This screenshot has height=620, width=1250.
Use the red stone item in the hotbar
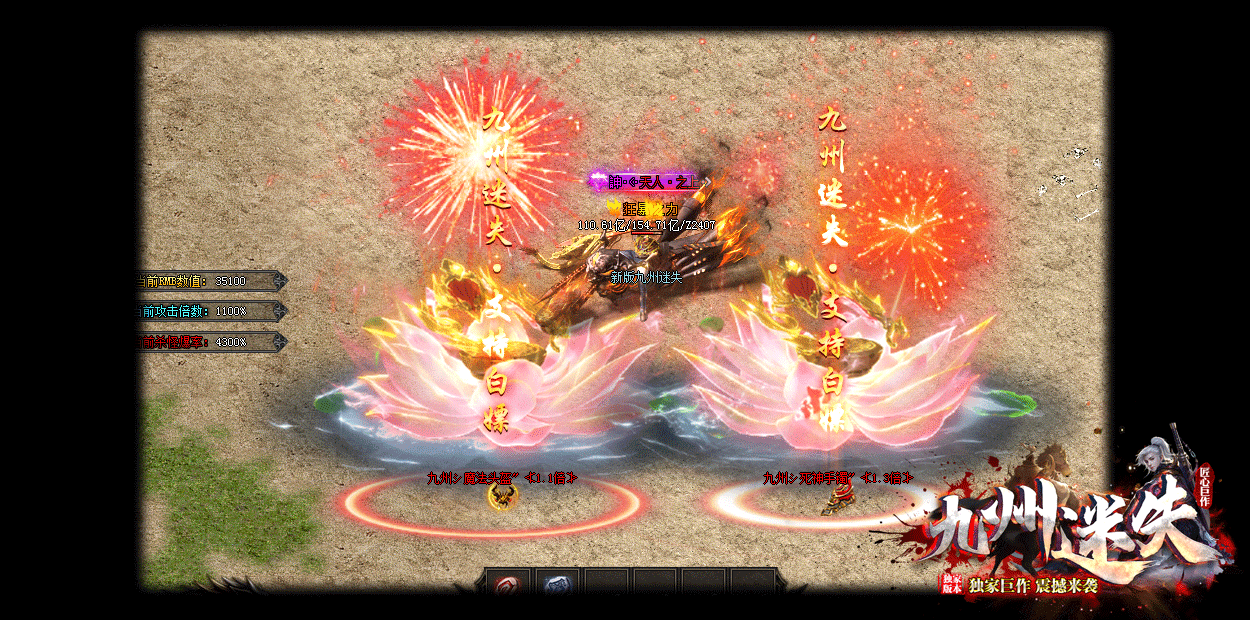click(509, 584)
